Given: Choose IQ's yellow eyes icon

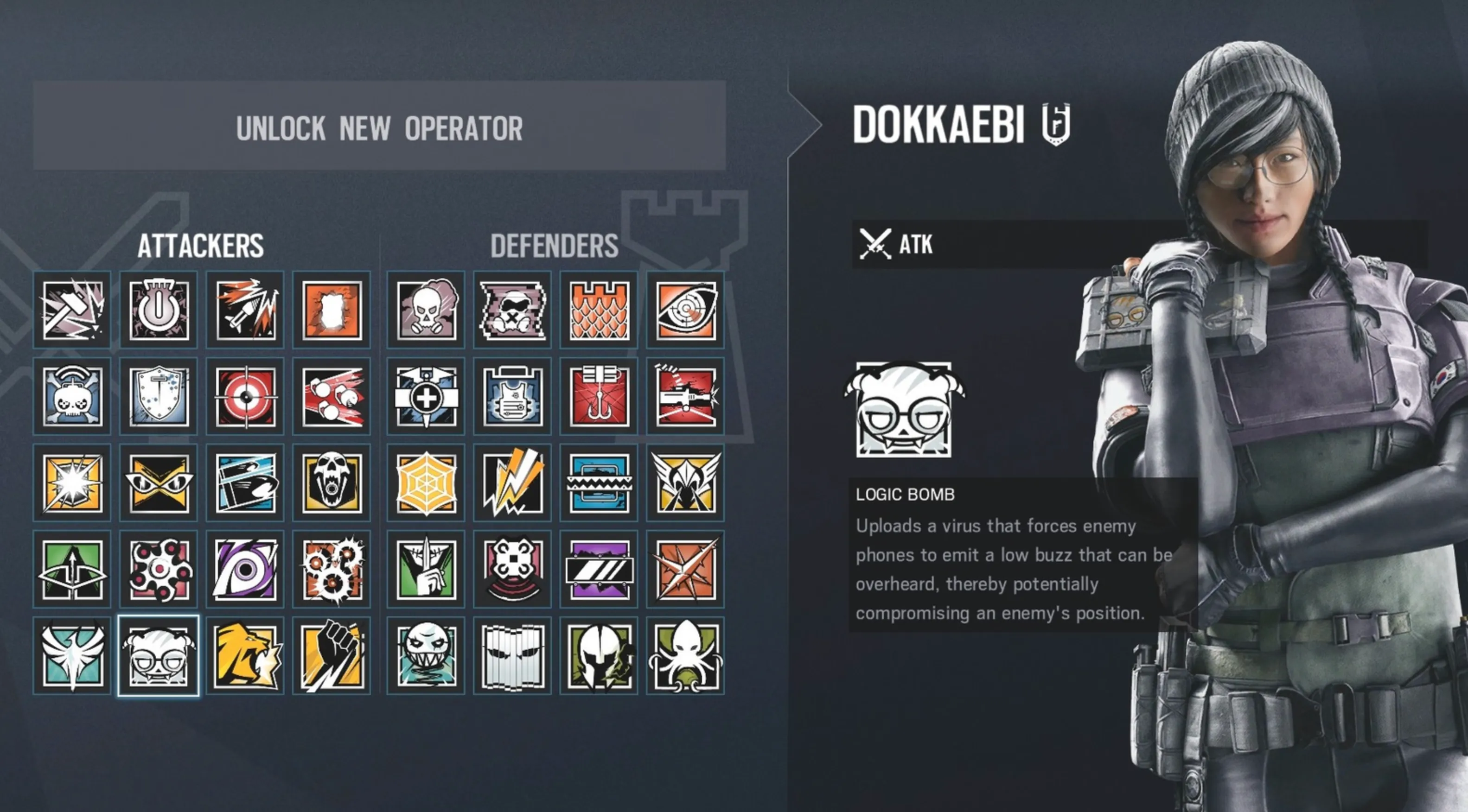Looking at the screenshot, I should [160, 483].
